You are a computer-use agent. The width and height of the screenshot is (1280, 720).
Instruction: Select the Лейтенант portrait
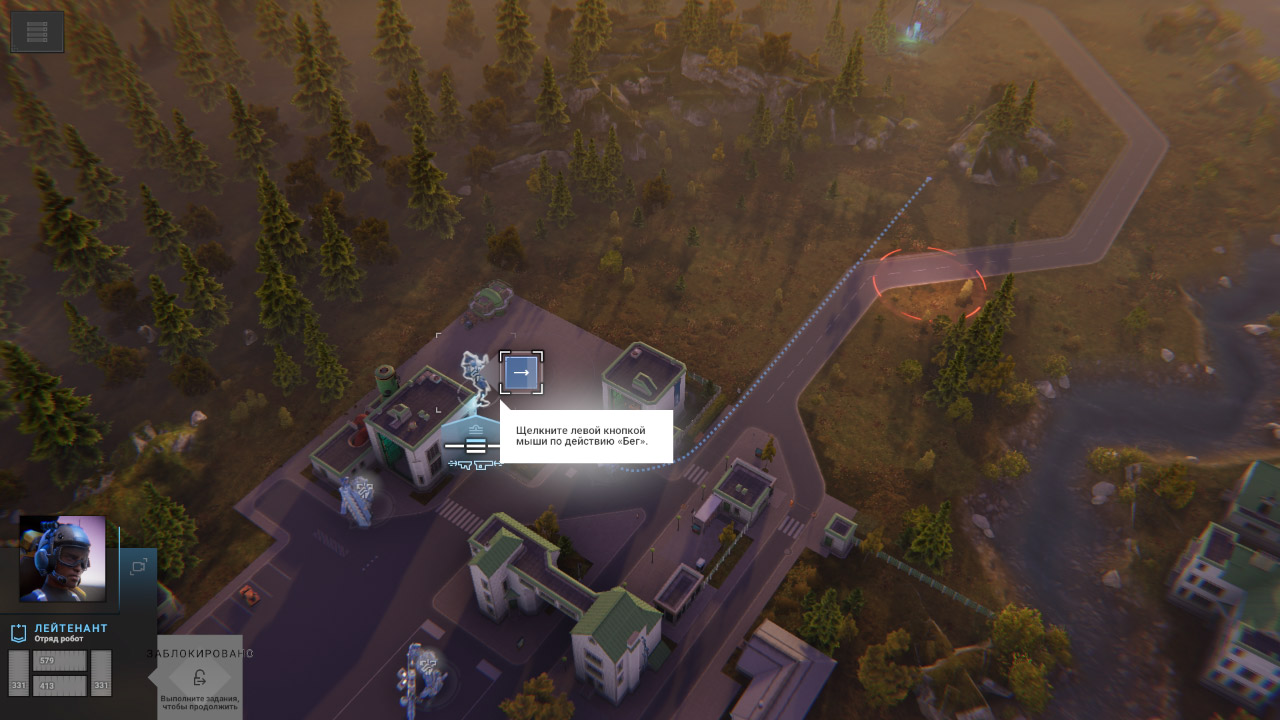[63, 558]
